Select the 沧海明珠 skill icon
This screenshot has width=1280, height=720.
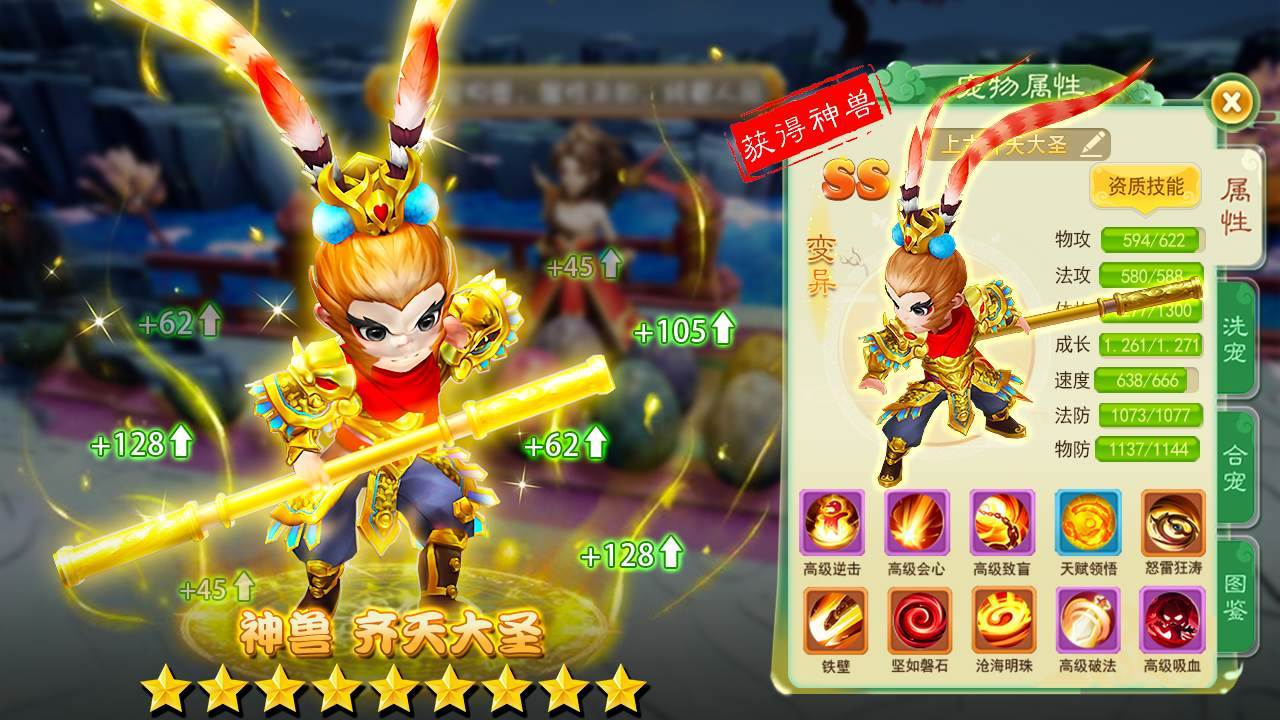pos(1002,620)
